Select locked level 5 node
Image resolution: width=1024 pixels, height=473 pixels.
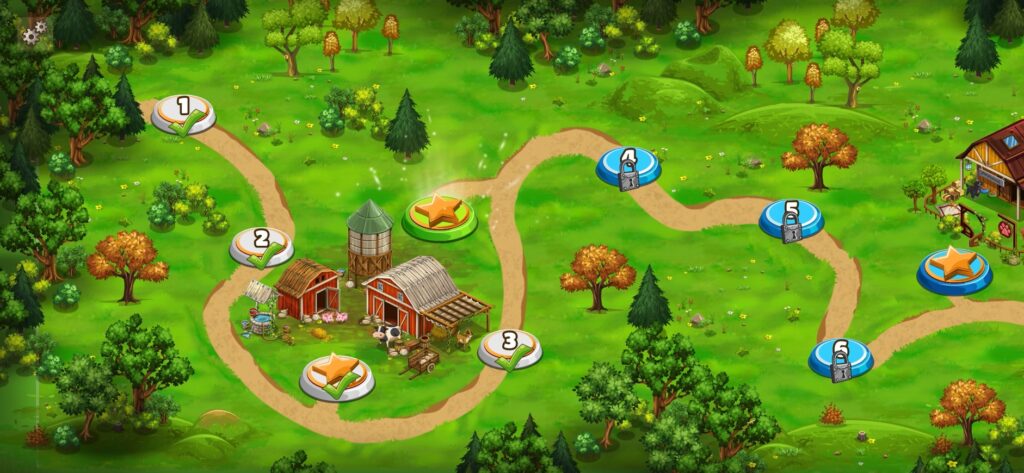[791, 219]
